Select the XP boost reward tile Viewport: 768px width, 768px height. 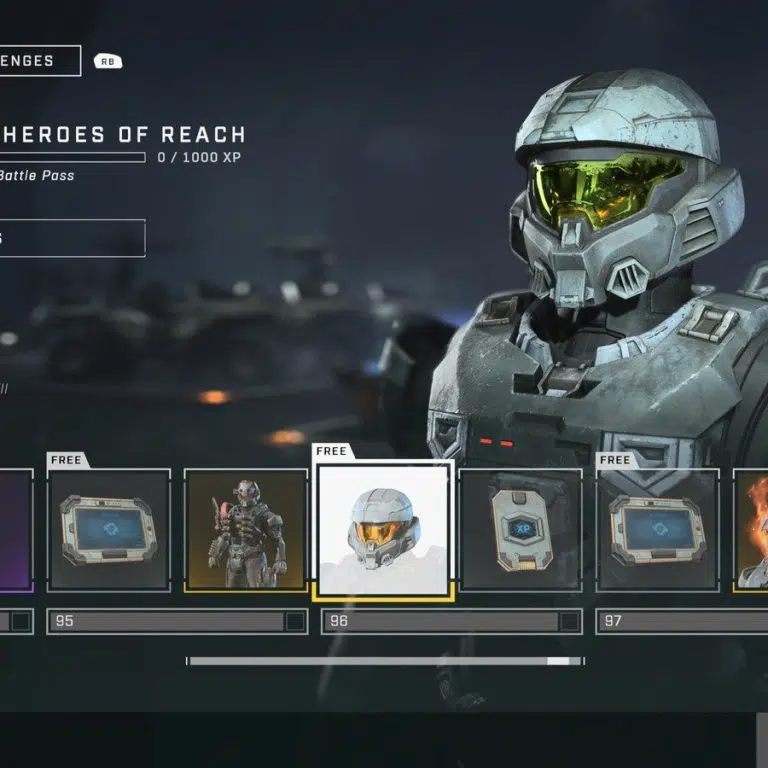click(x=521, y=530)
